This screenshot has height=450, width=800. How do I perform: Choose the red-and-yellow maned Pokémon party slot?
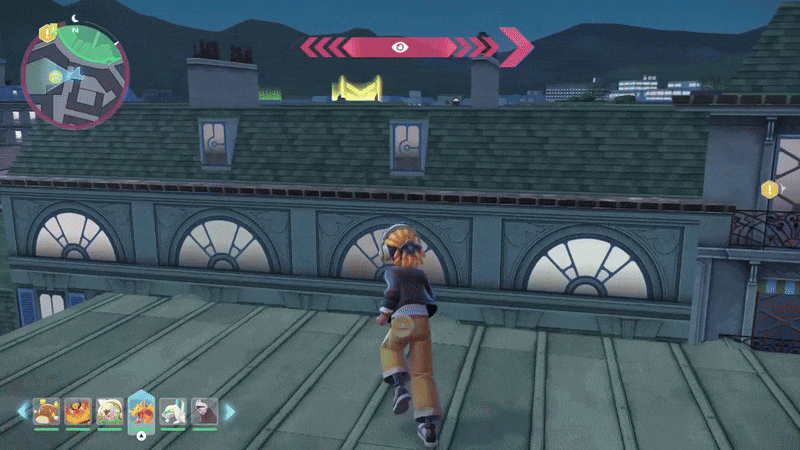(x=78, y=412)
